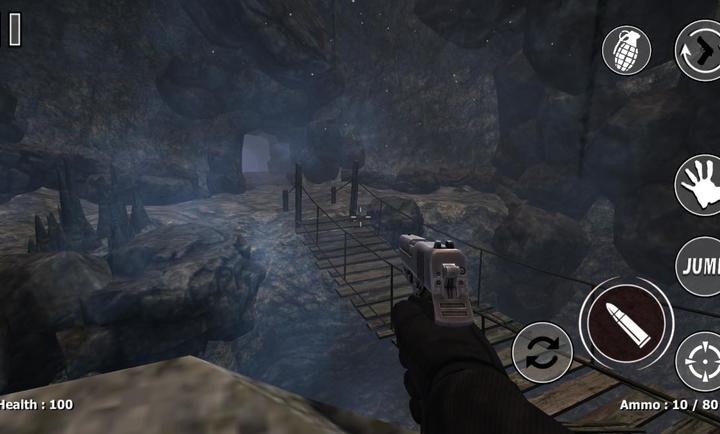Viewport: 720px width, 434px height.
Task: Tap the open hand interact button
Action: pos(699,185)
